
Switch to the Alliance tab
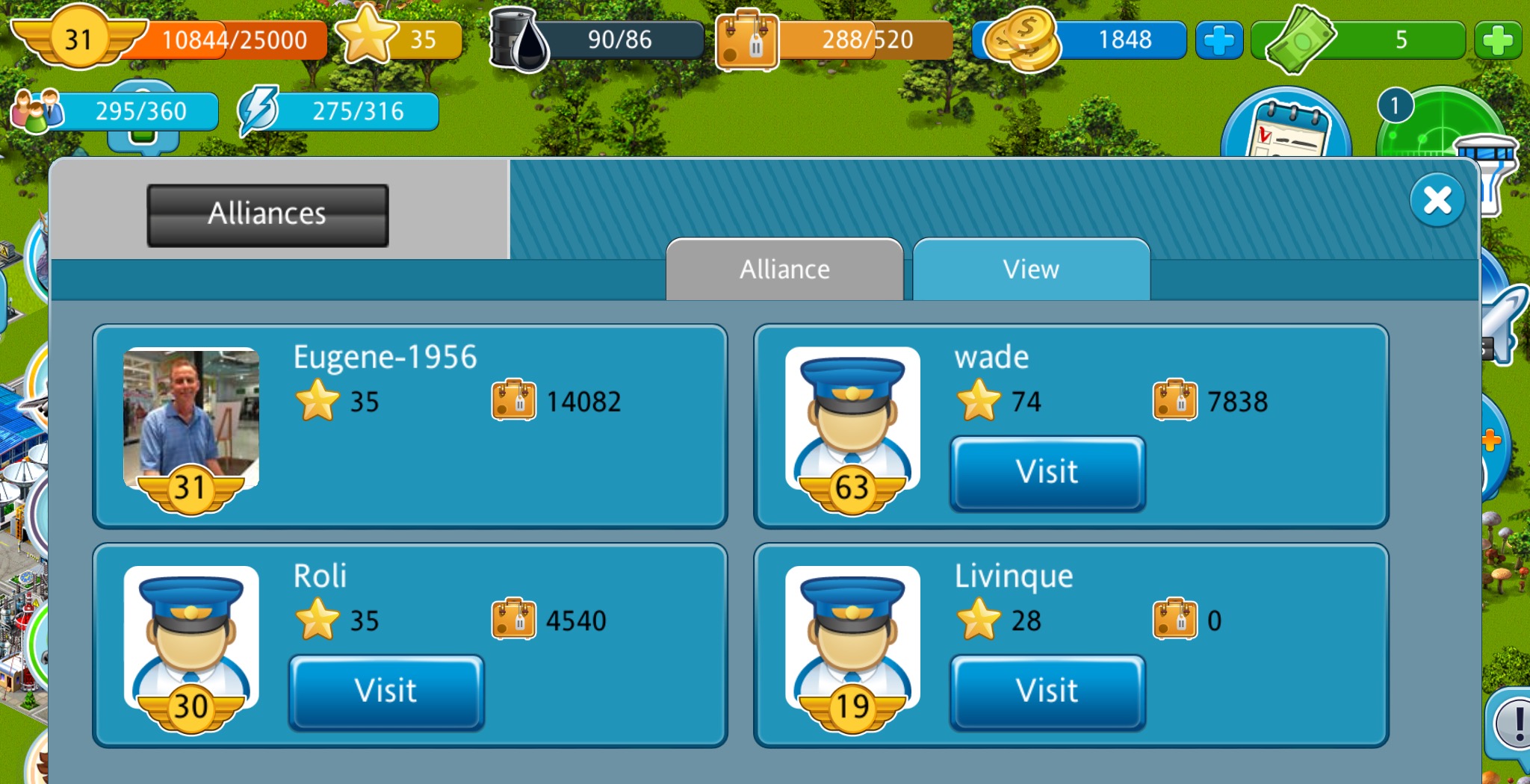tap(784, 270)
